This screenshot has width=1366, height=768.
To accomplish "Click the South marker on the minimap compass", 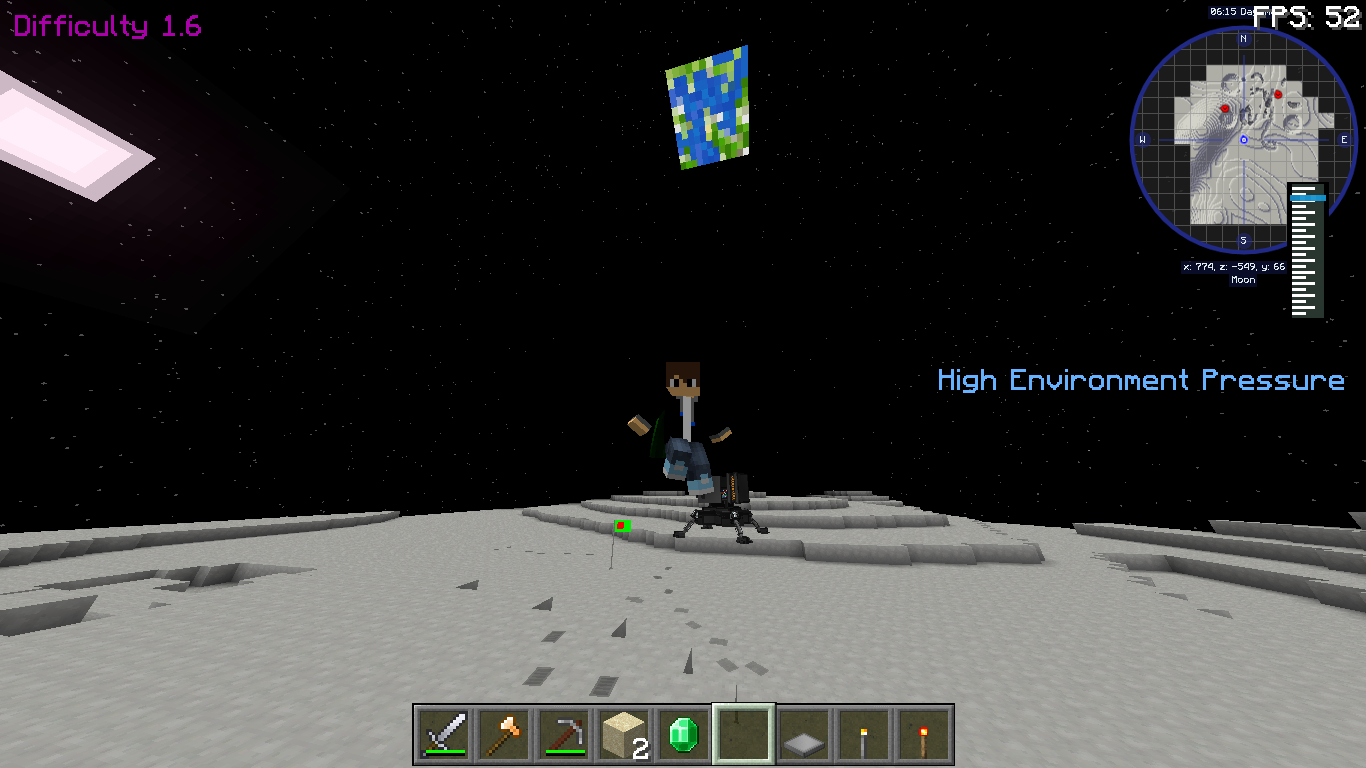I will pos(1243,239).
